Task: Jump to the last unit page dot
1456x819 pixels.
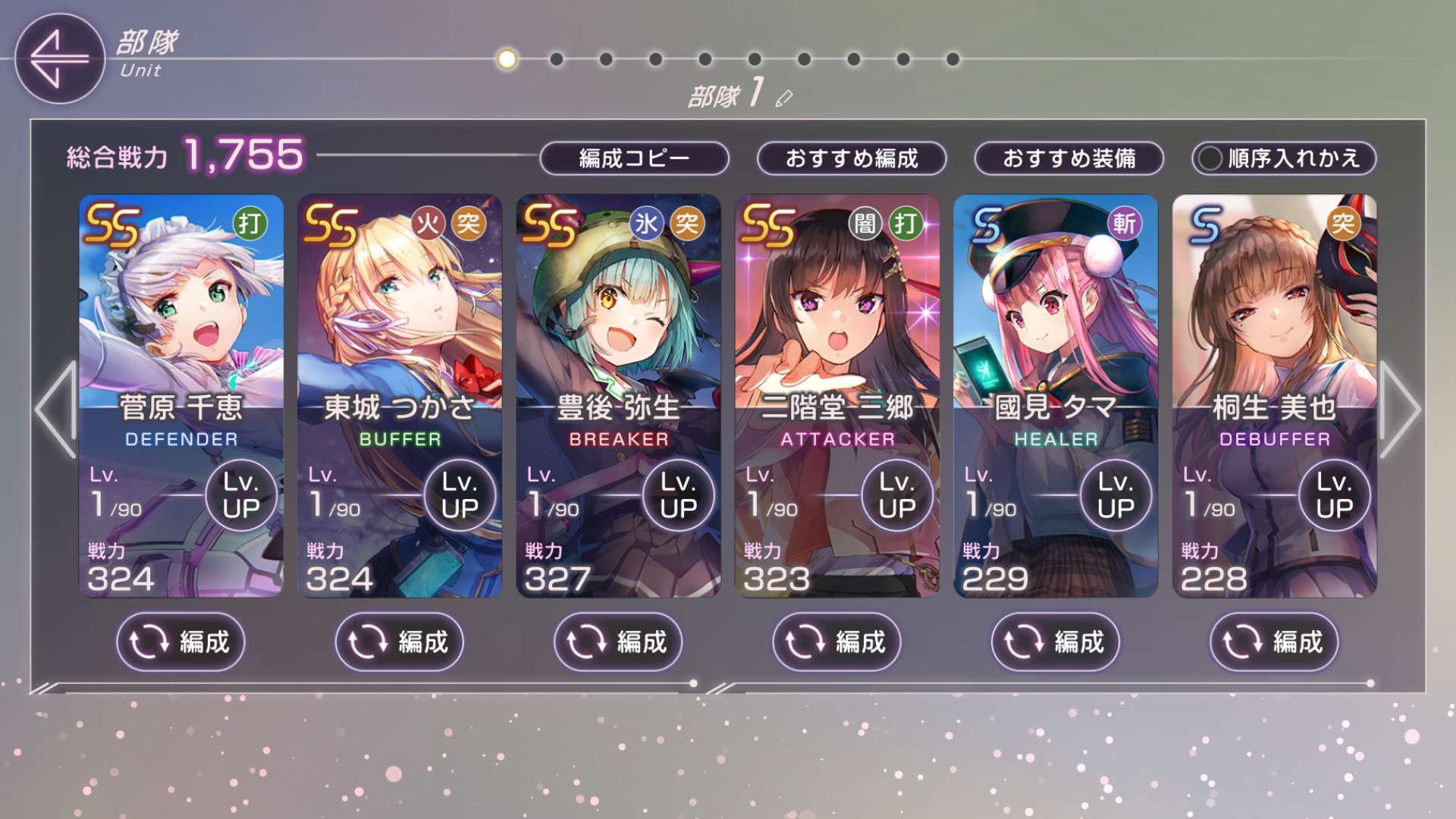Action: click(x=953, y=59)
